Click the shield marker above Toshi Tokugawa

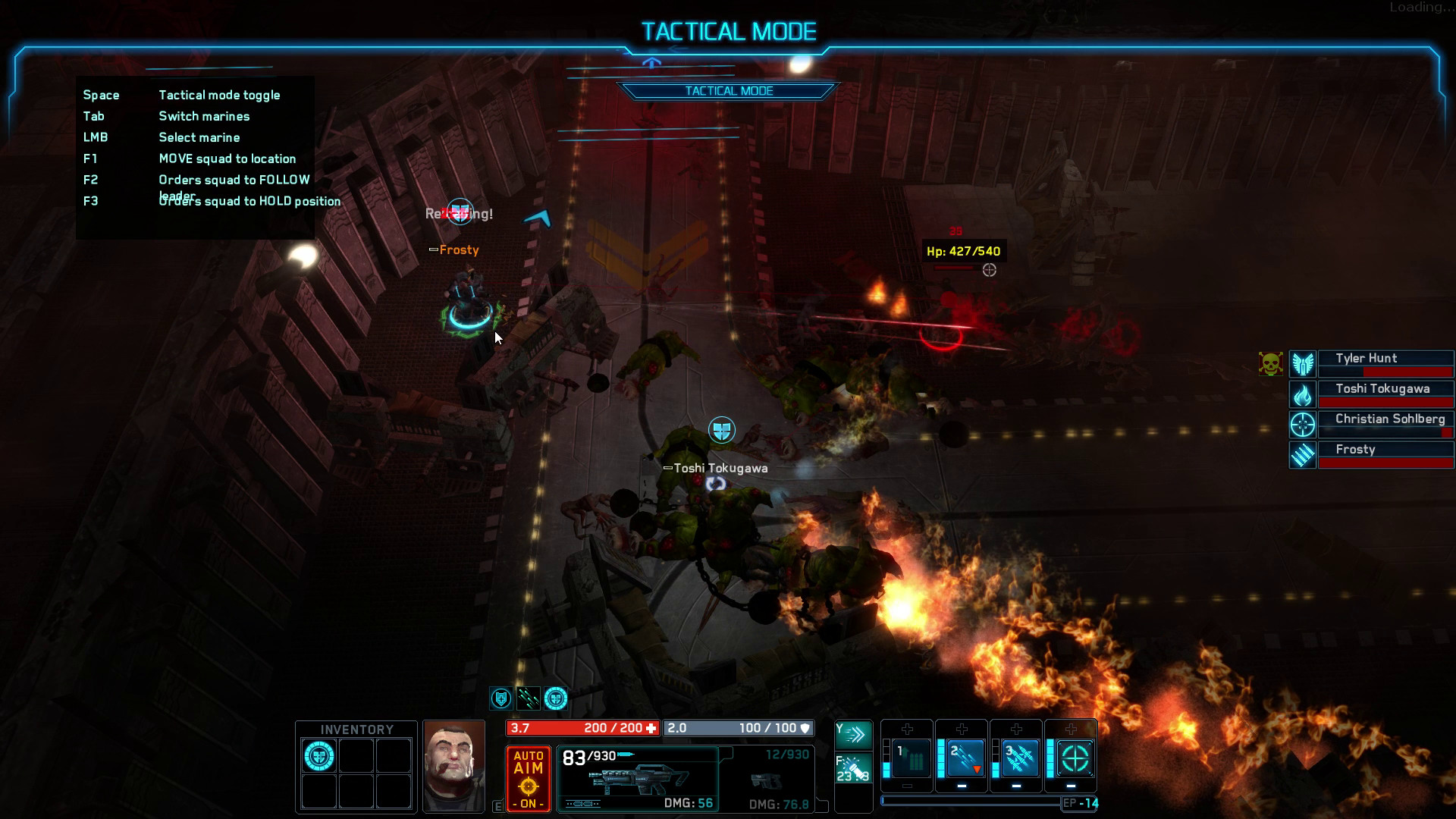(722, 430)
